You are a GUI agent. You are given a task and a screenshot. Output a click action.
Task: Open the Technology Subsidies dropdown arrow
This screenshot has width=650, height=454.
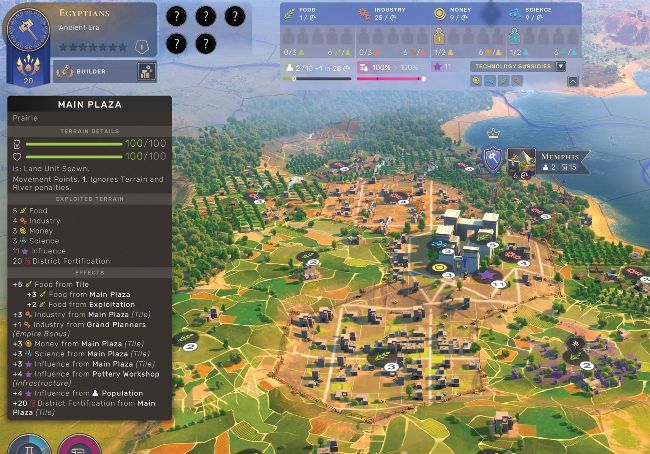[559, 66]
